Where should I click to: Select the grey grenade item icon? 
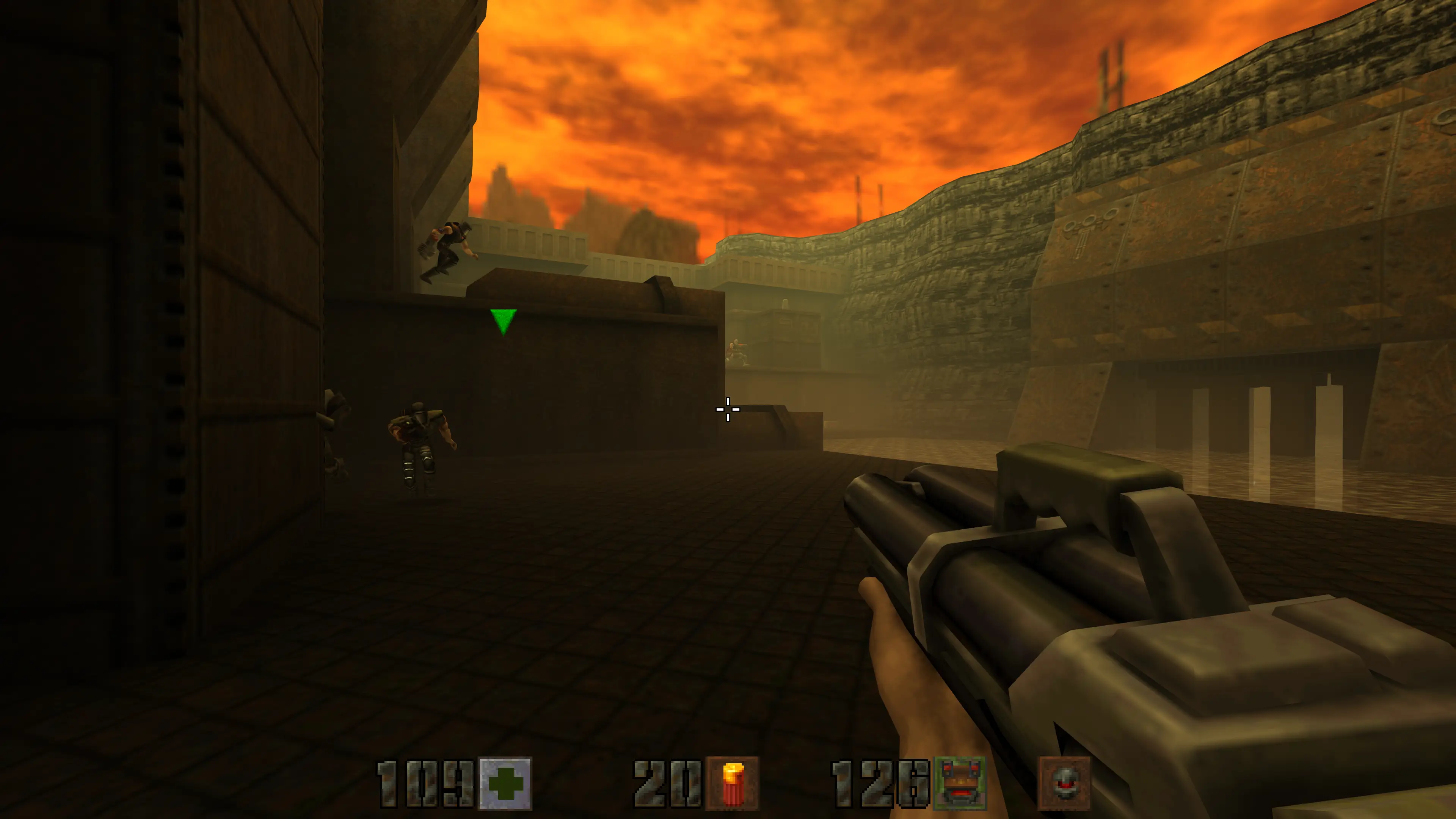click(1064, 783)
